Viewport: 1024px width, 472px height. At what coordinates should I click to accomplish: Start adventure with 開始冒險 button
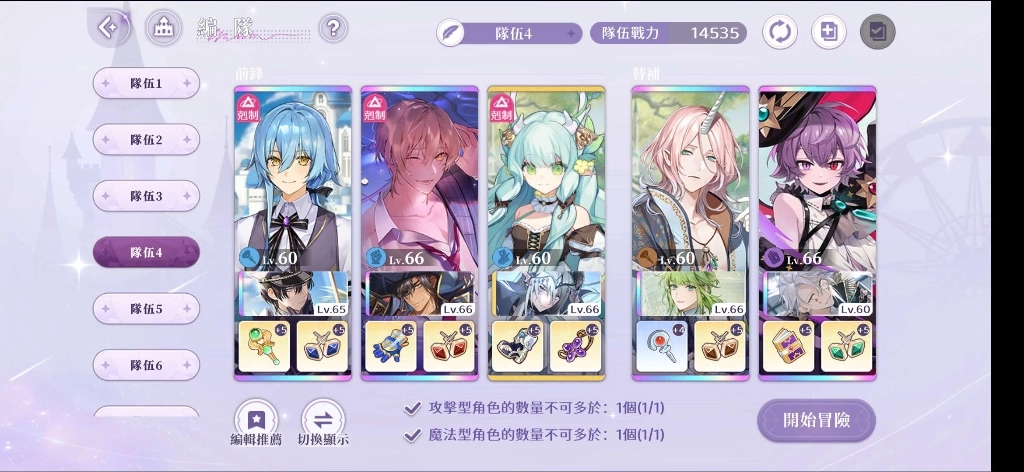[x=816, y=420]
